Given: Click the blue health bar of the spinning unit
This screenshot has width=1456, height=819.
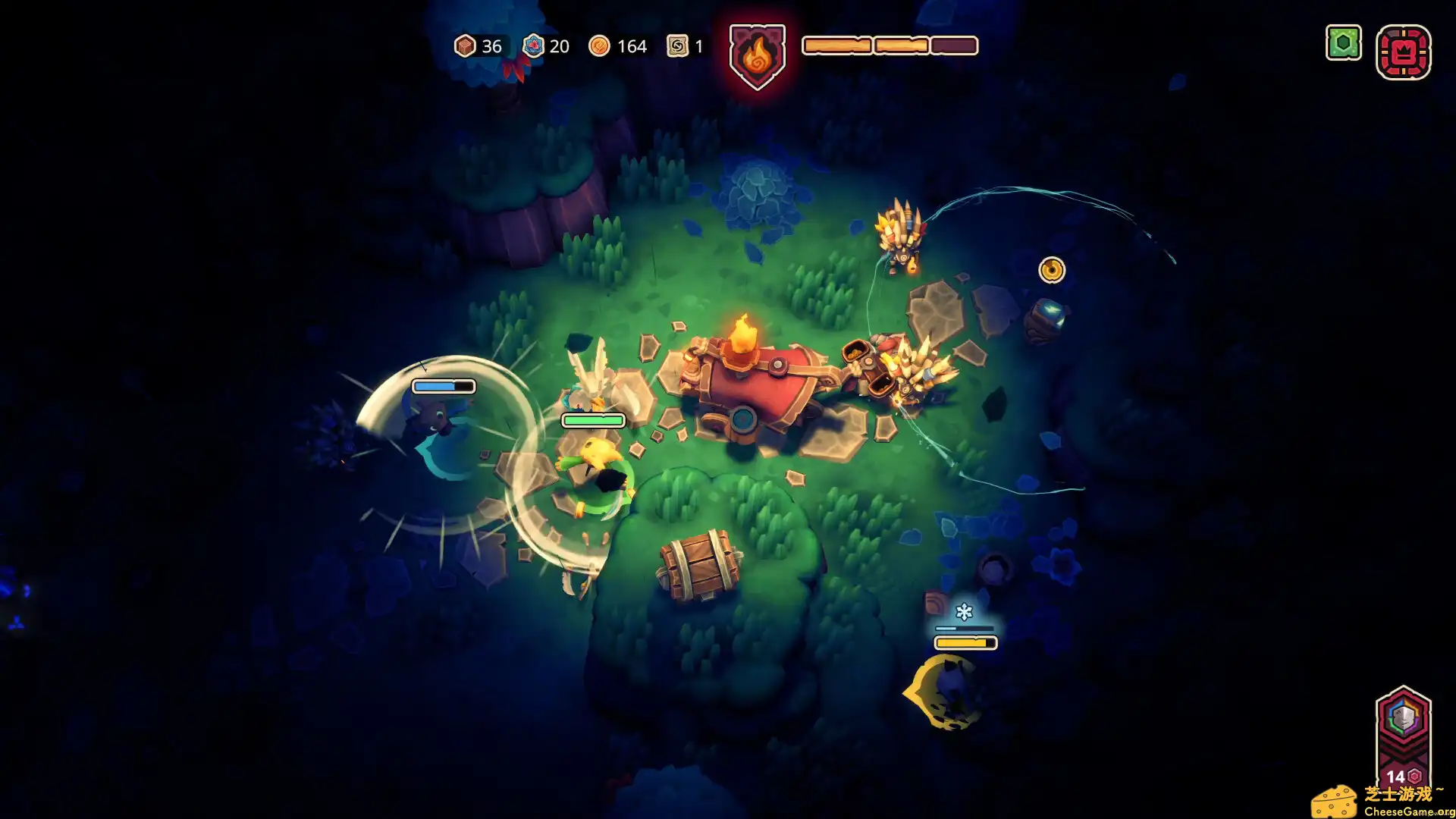Looking at the screenshot, I should point(444,385).
